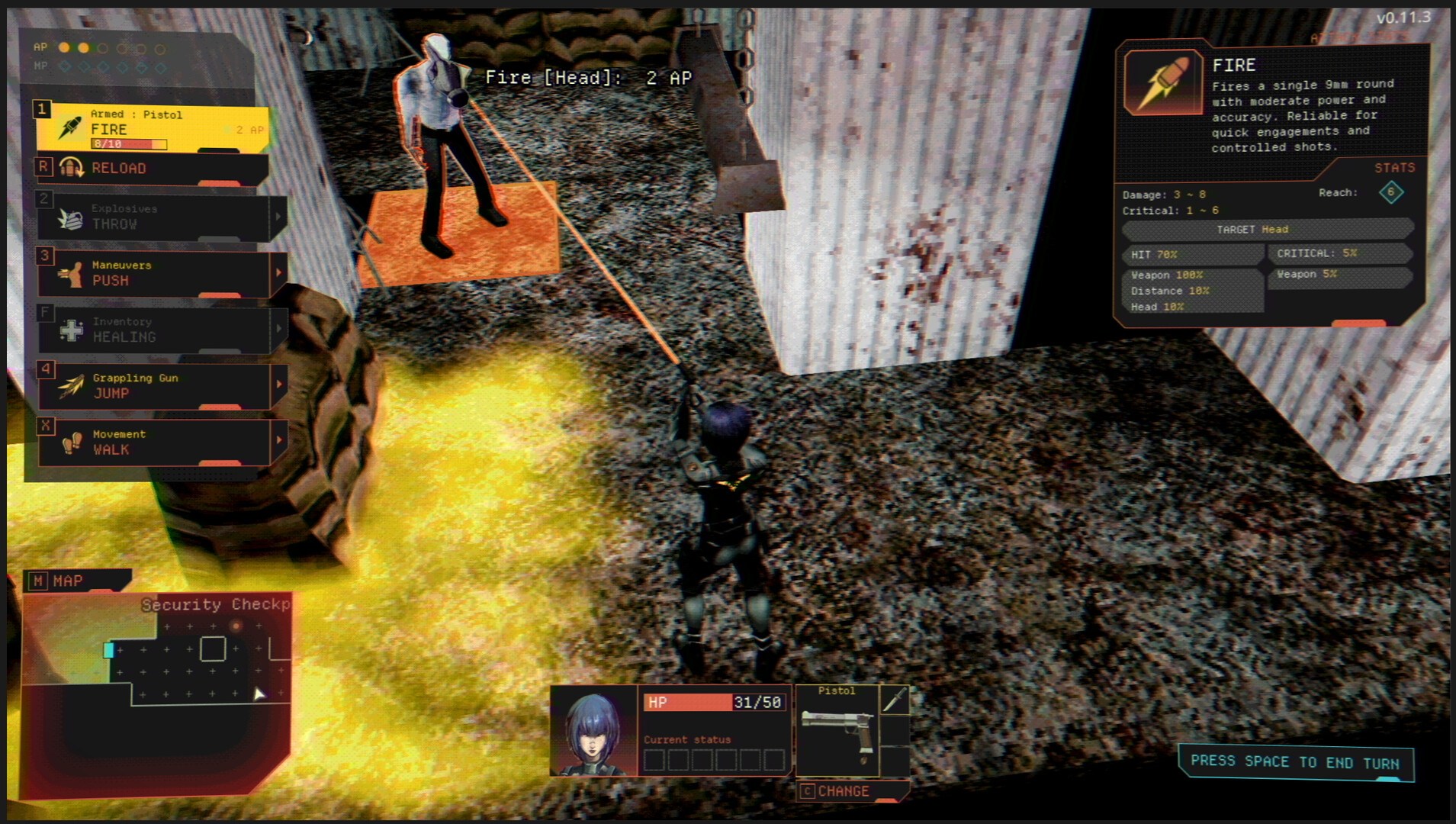Expand the Movement options arrow
Image resolution: width=1456 pixels, height=824 pixels.
click(x=278, y=440)
